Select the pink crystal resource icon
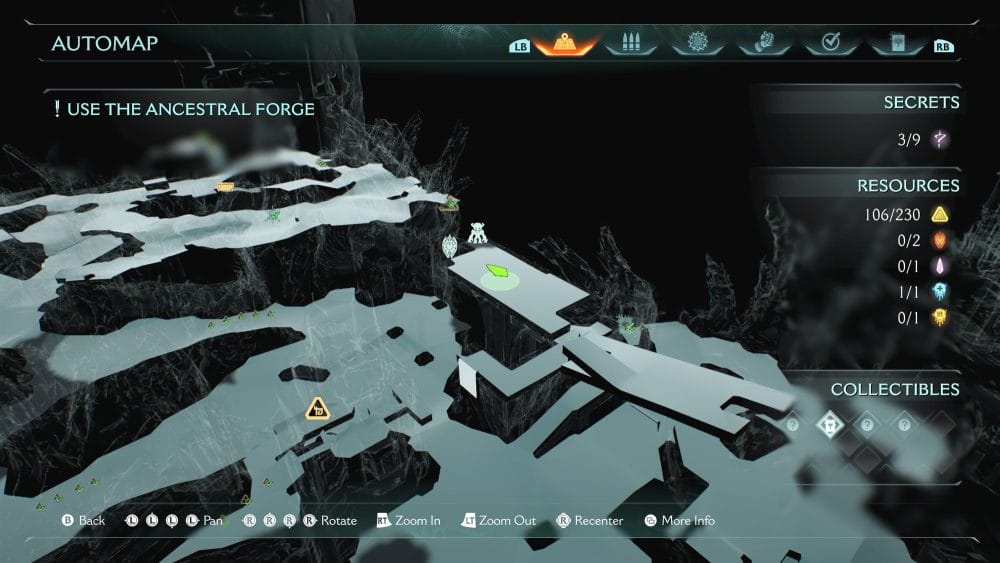 [x=939, y=266]
